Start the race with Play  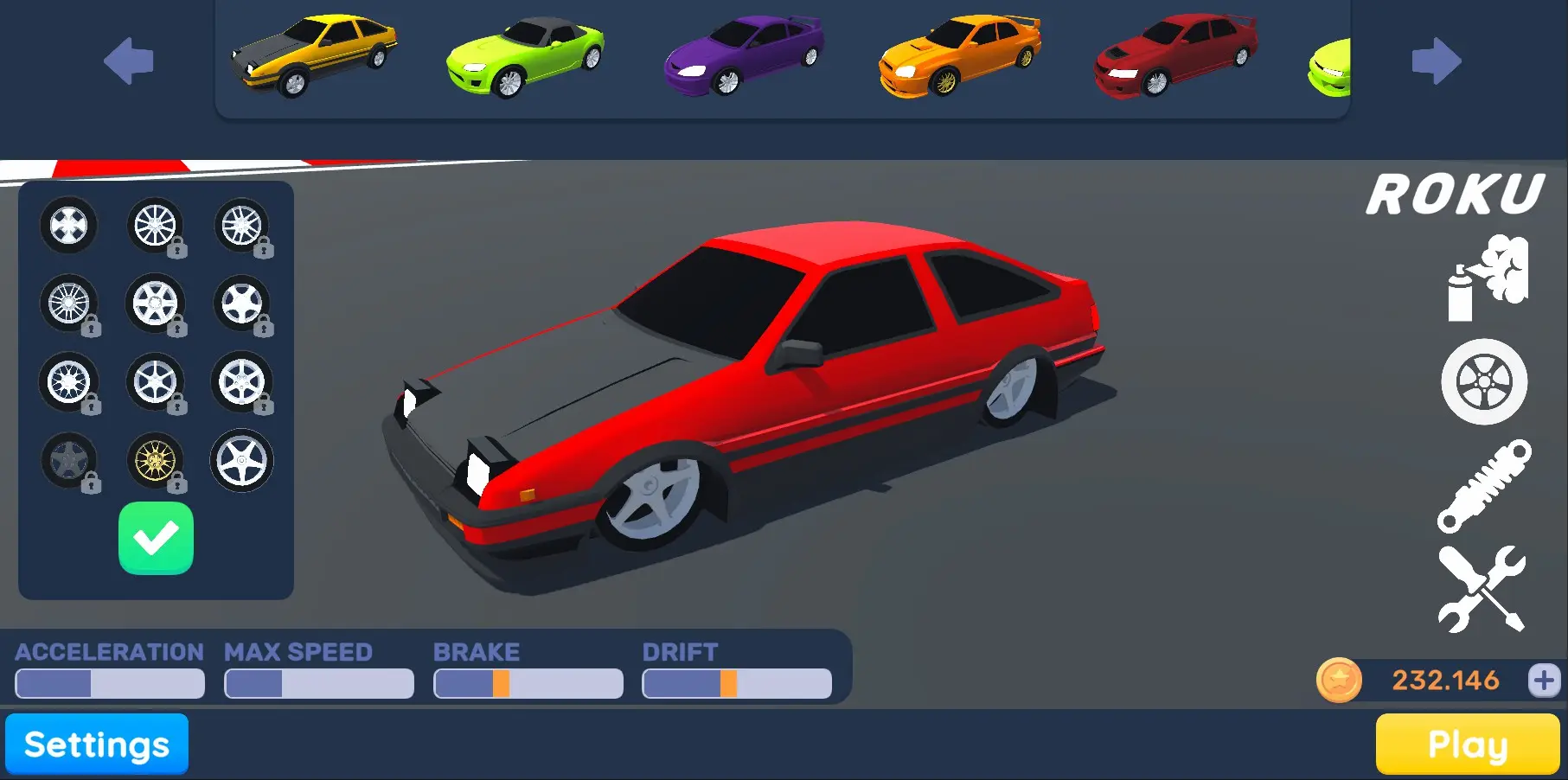(1467, 744)
